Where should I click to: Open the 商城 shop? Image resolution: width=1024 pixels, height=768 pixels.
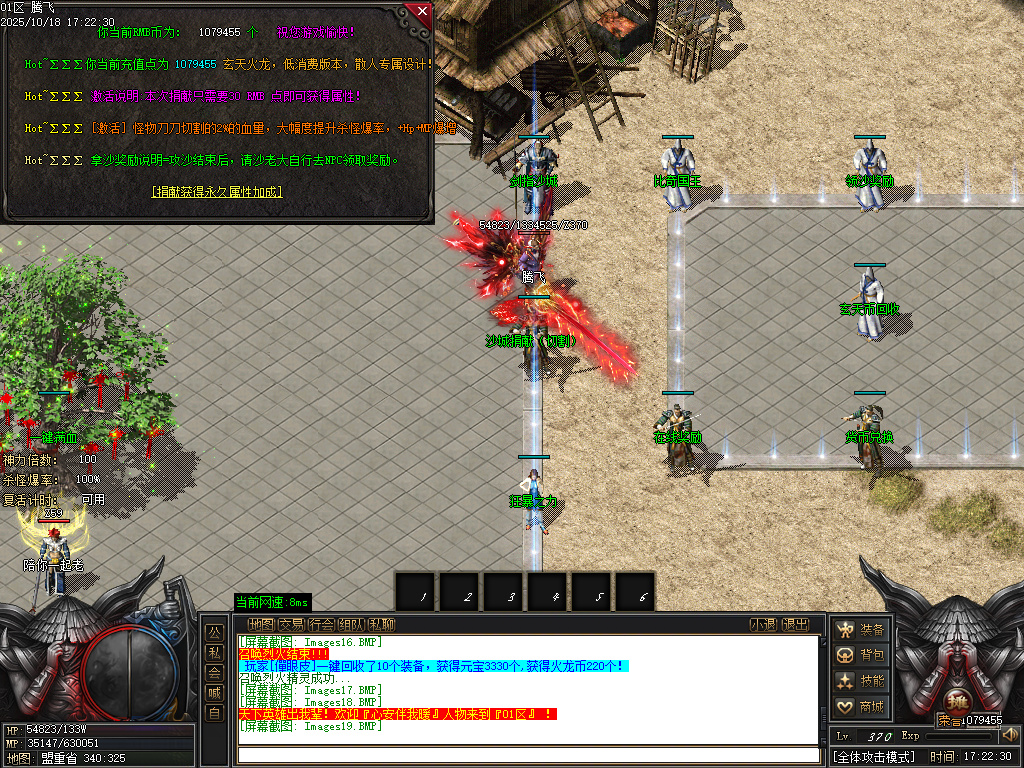pyautogui.click(x=861, y=707)
